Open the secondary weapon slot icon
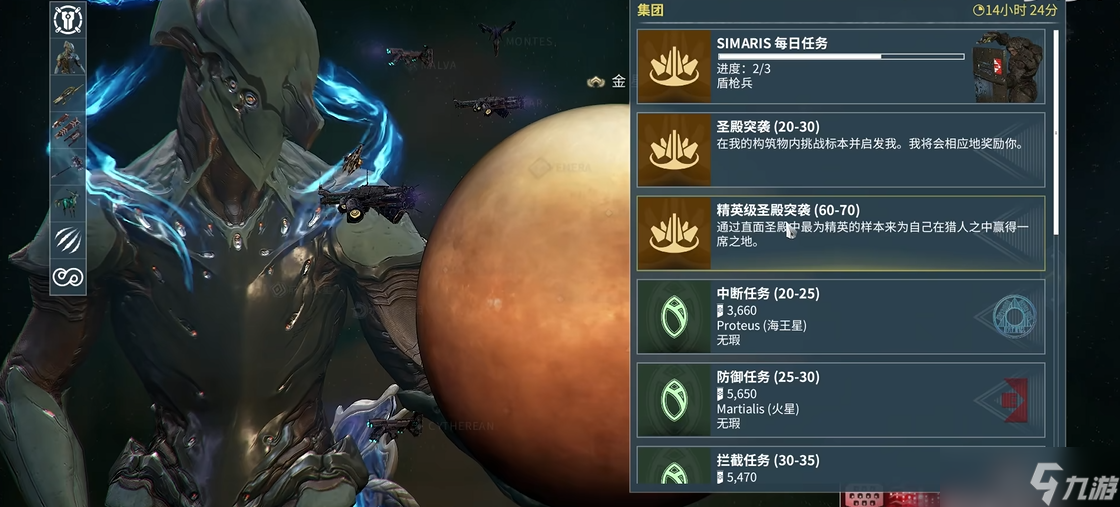Image resolution: width=1120 pixels, height=507 pixels. [68, 130]
